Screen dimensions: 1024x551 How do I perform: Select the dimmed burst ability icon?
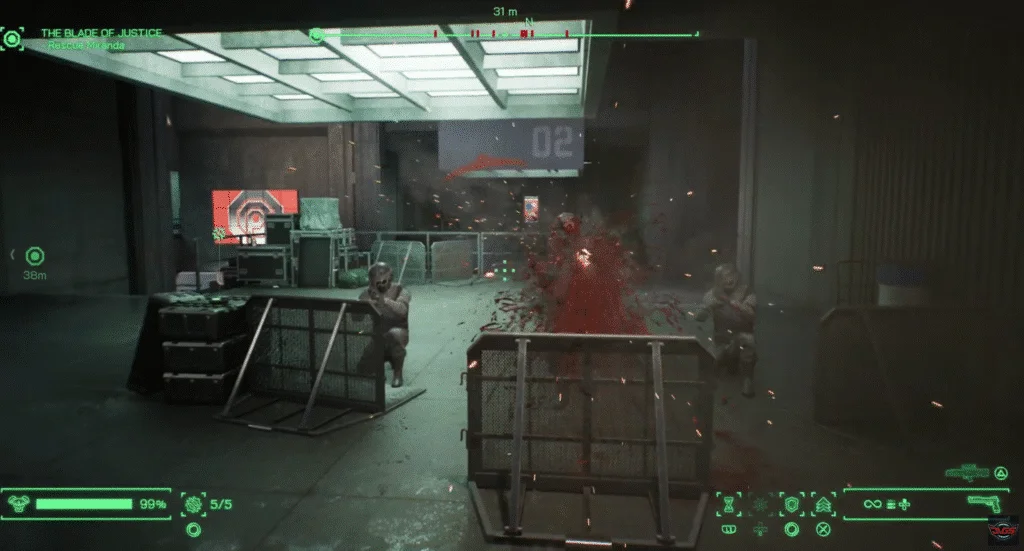[760, 504]
